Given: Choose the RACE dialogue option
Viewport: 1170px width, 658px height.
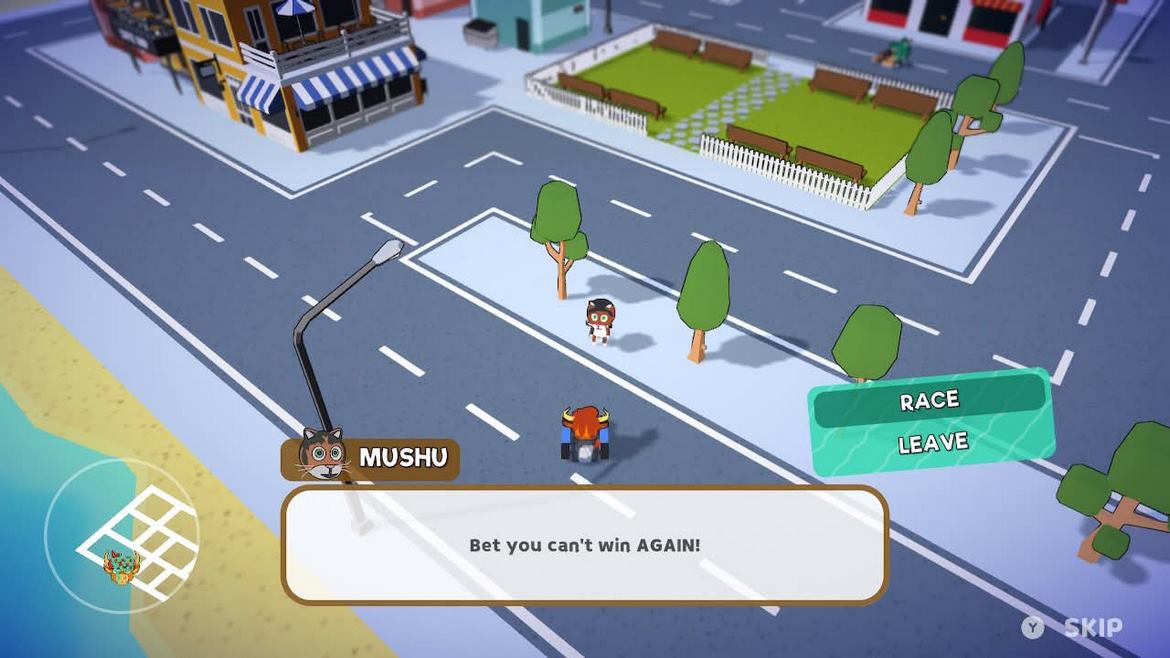Looking at the screenshot, I should (x=929, y=401).
